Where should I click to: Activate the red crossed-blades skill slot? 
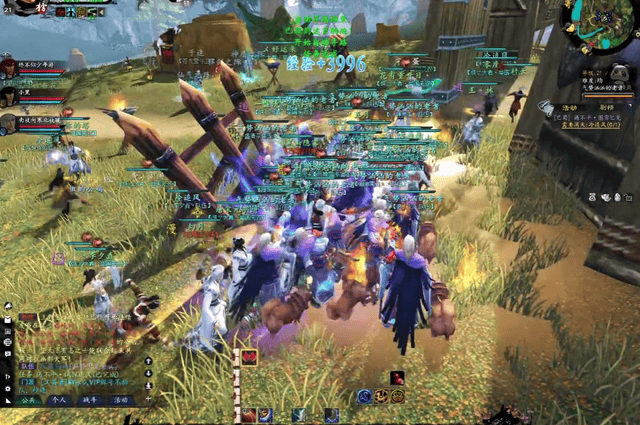click(x=249, y=357)
